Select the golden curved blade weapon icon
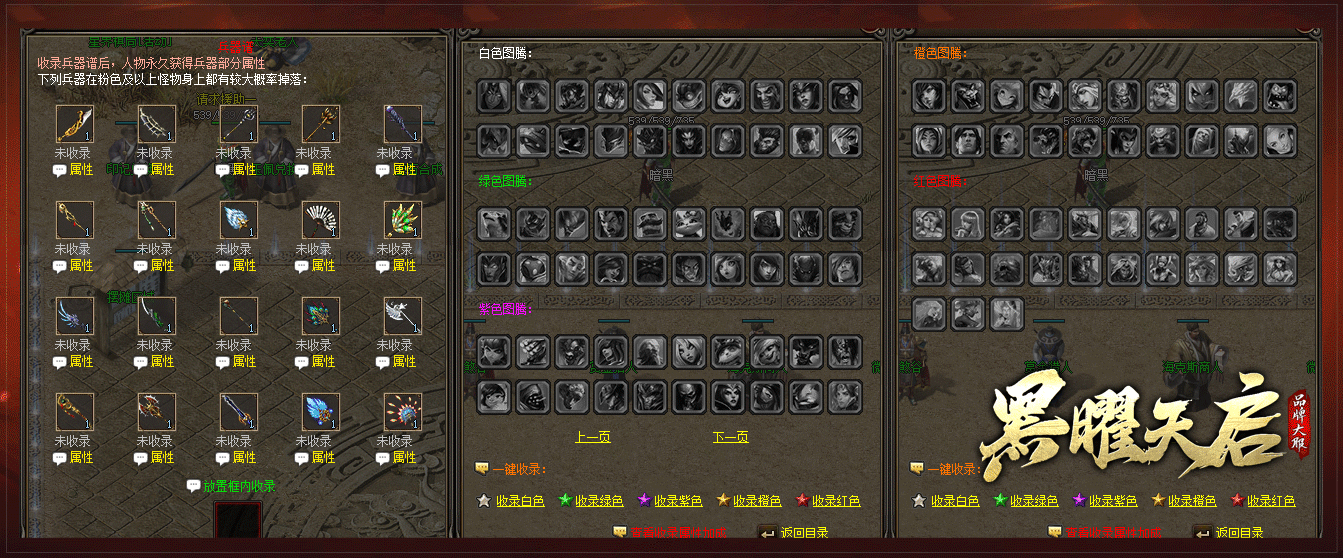This screenshot has width=1343, height=558. (x=74, y=124)
